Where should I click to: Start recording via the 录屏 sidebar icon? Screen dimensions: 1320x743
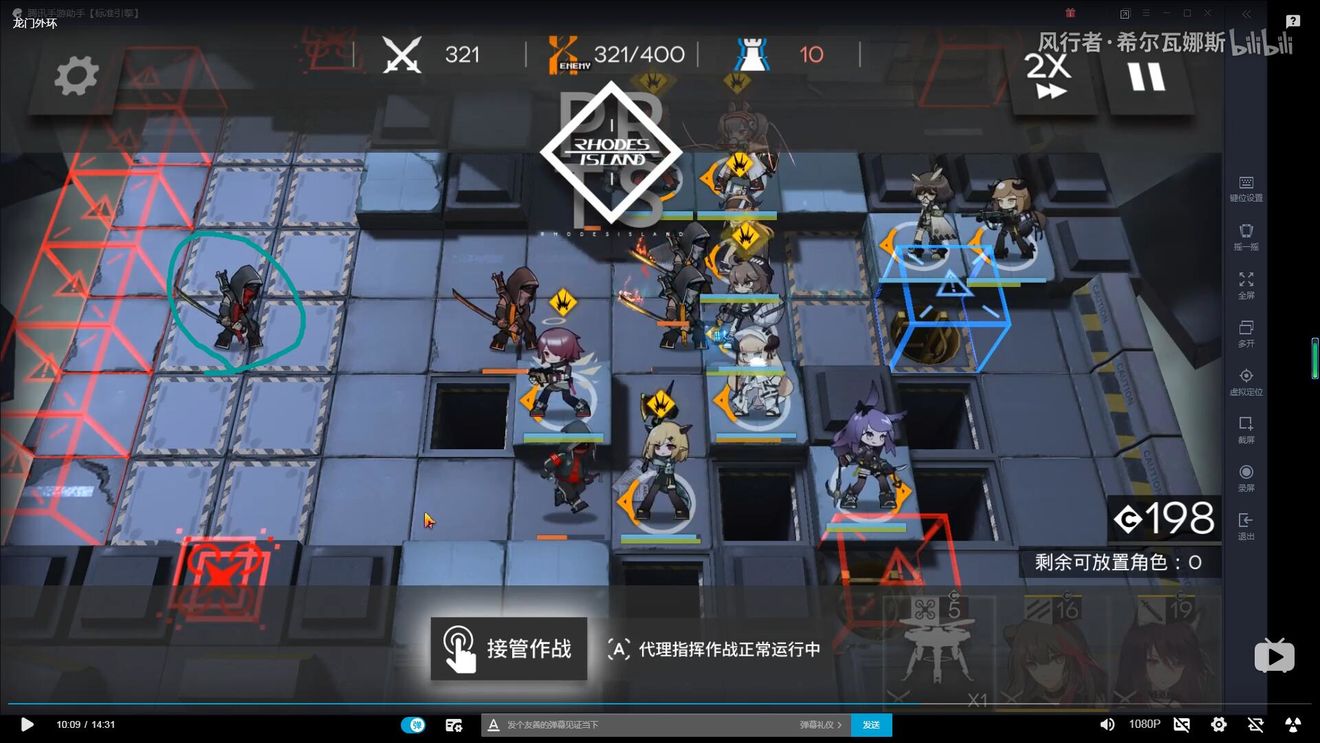click(x=1246, y=473)
